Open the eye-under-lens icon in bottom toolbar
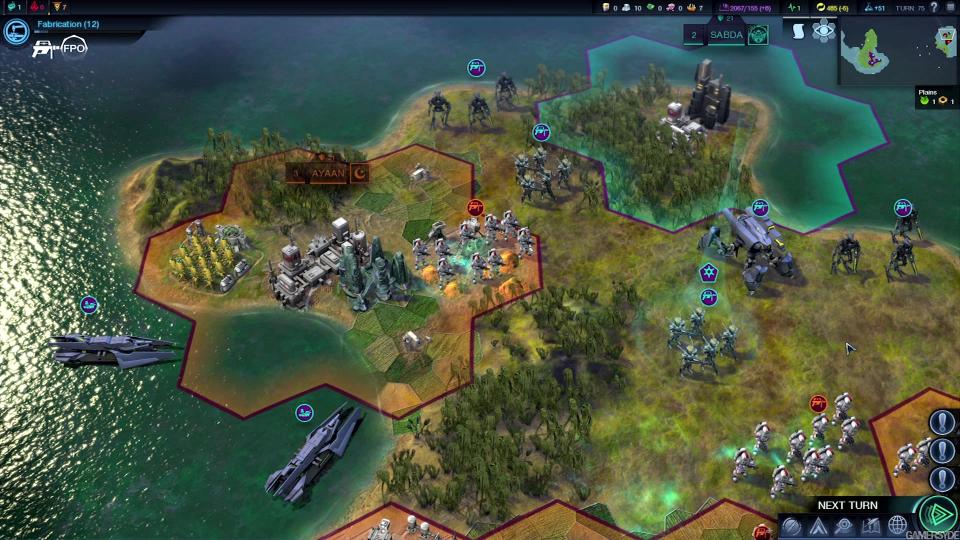 pos(844,526)
